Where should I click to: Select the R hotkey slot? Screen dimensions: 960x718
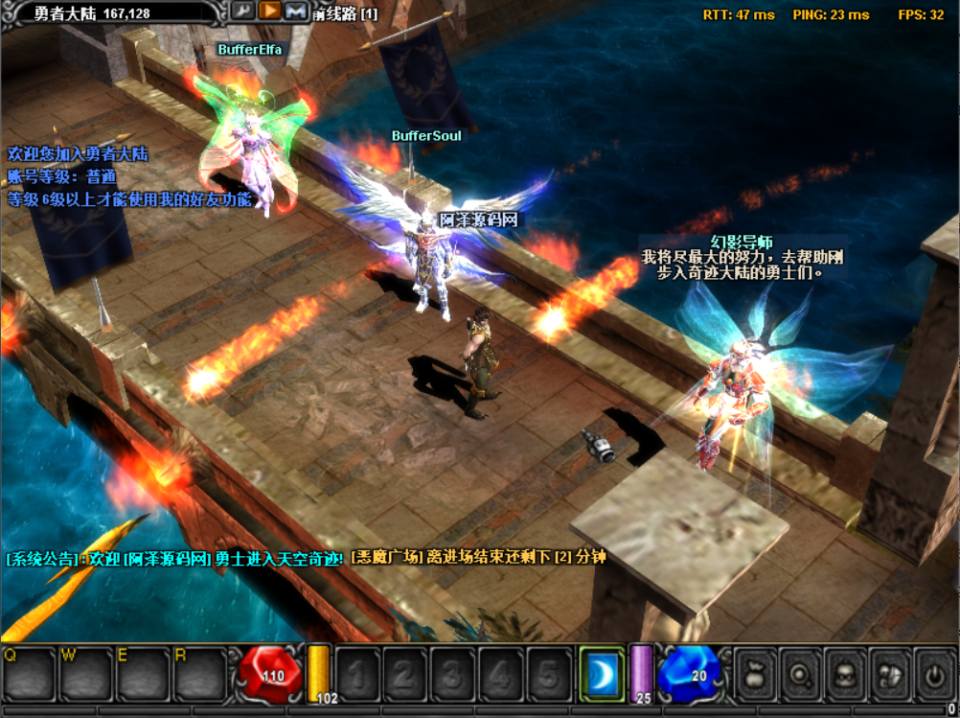tap(200, 676)
